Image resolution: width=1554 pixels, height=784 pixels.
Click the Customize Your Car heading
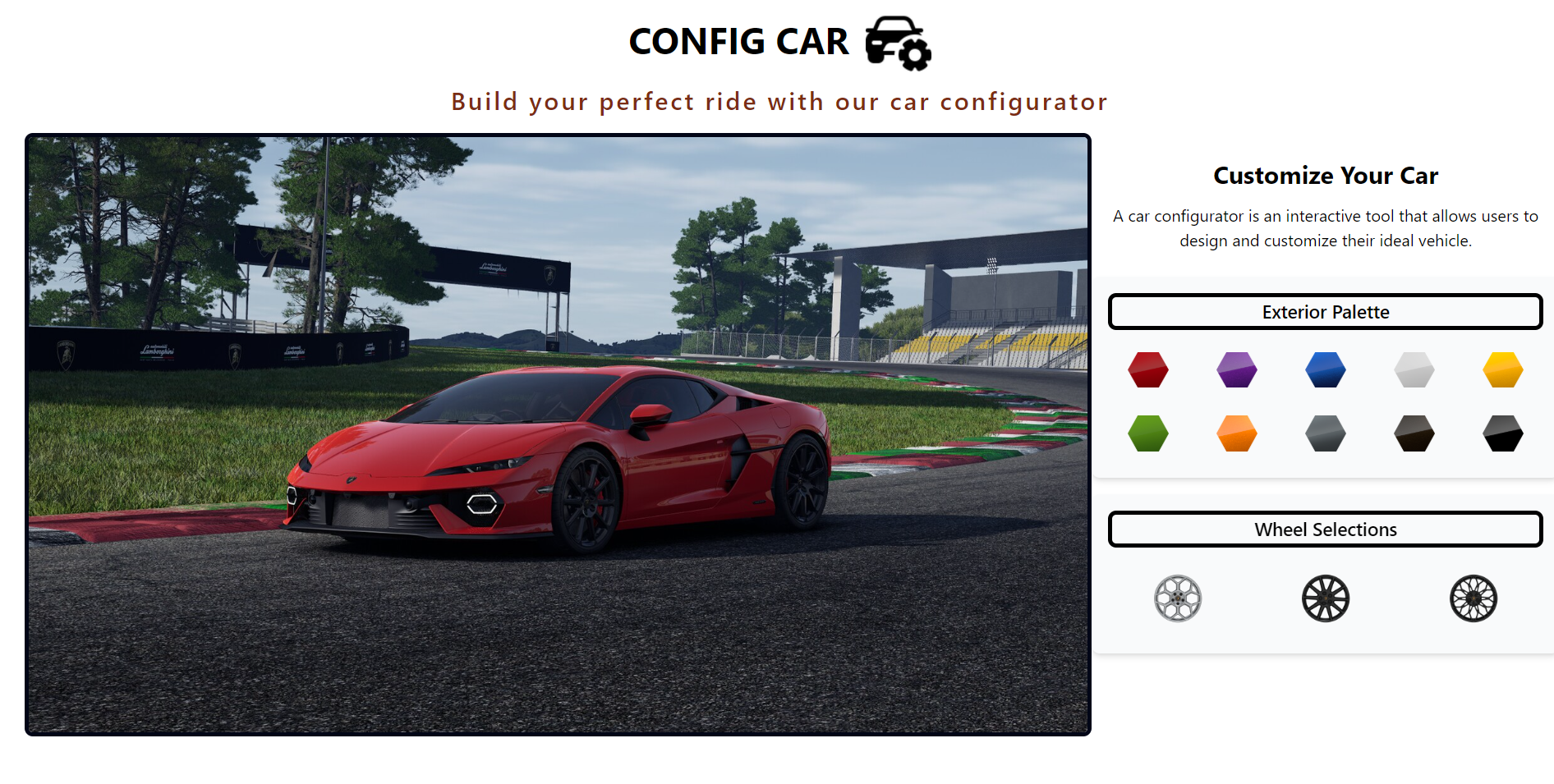tap(1325, 175)
